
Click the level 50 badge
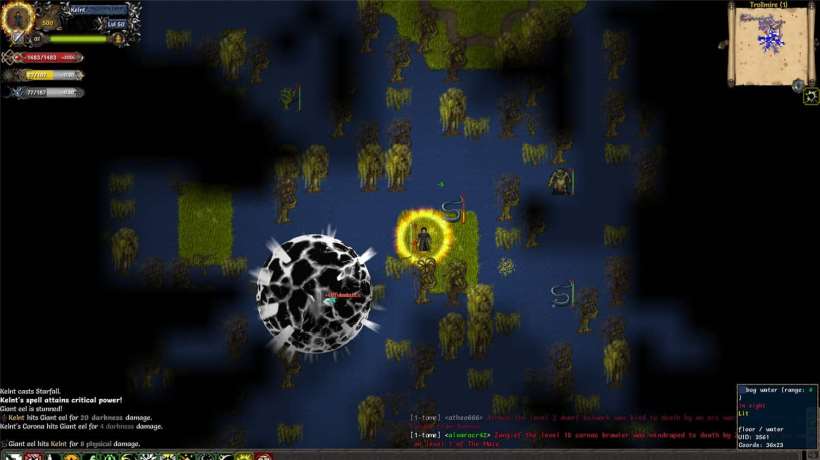117,23
